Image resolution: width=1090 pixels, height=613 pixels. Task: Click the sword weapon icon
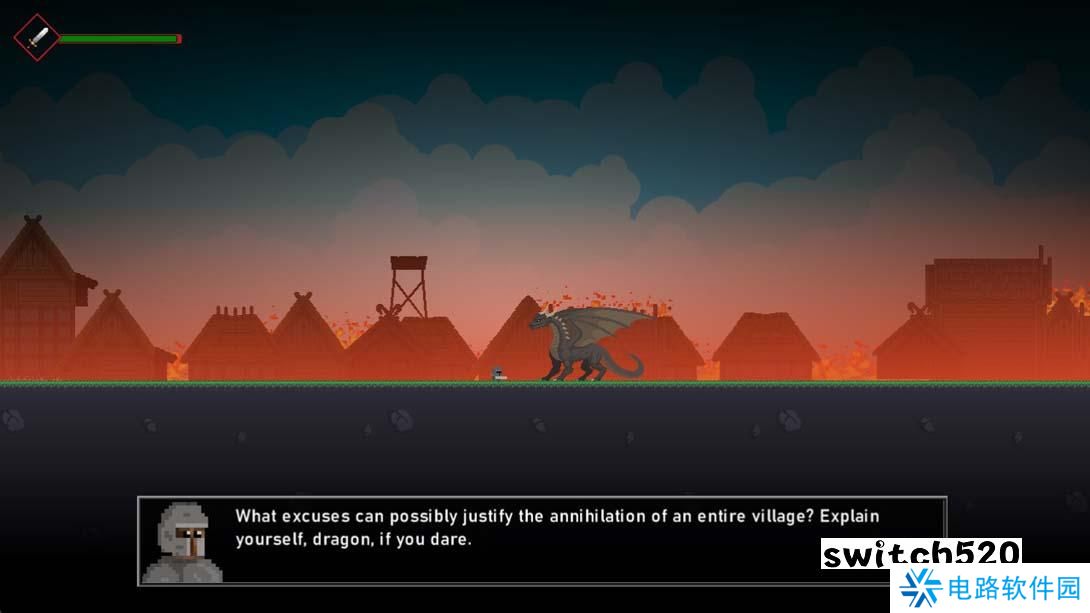[37, 38]
